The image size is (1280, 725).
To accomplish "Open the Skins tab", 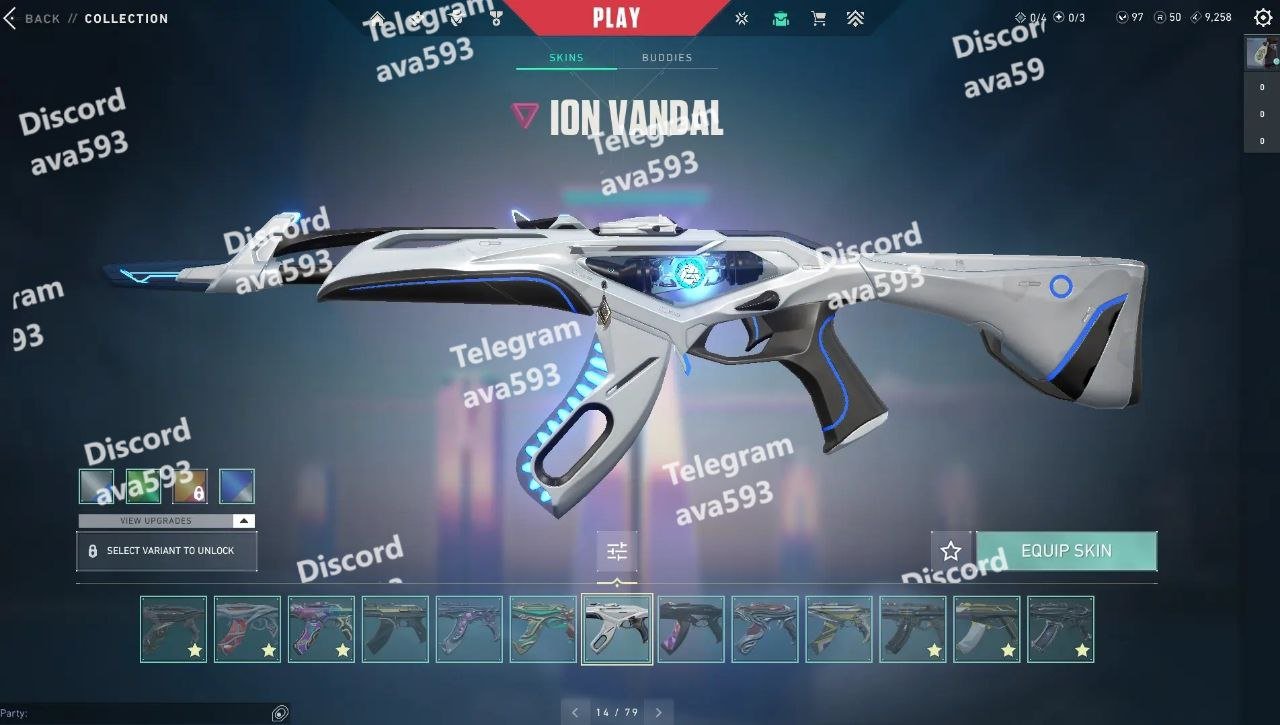I will click(566, 58).
